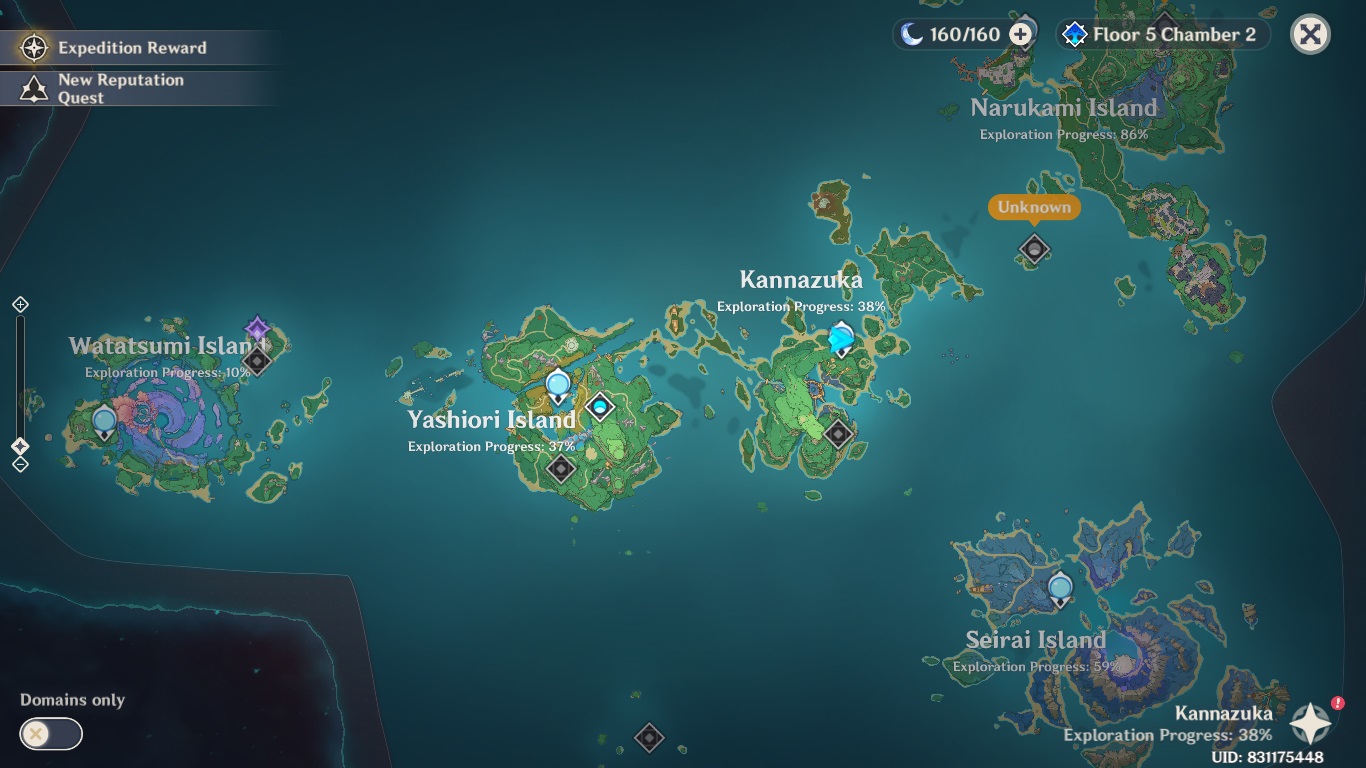Zoom out with the map zoom minus button
1366x768 pixels.
click(20, 464)
